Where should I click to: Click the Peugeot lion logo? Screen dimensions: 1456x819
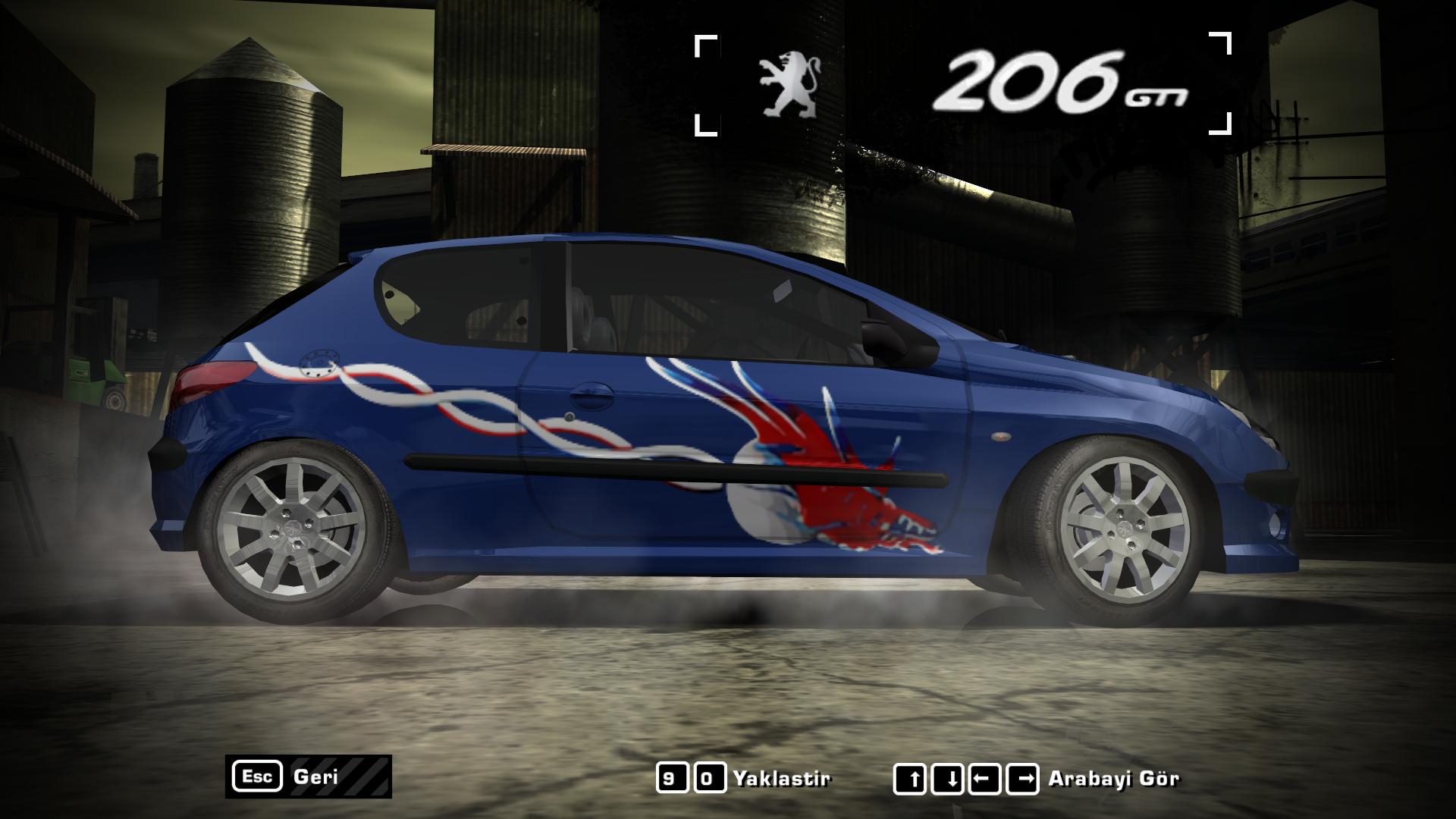pos(791,83)
